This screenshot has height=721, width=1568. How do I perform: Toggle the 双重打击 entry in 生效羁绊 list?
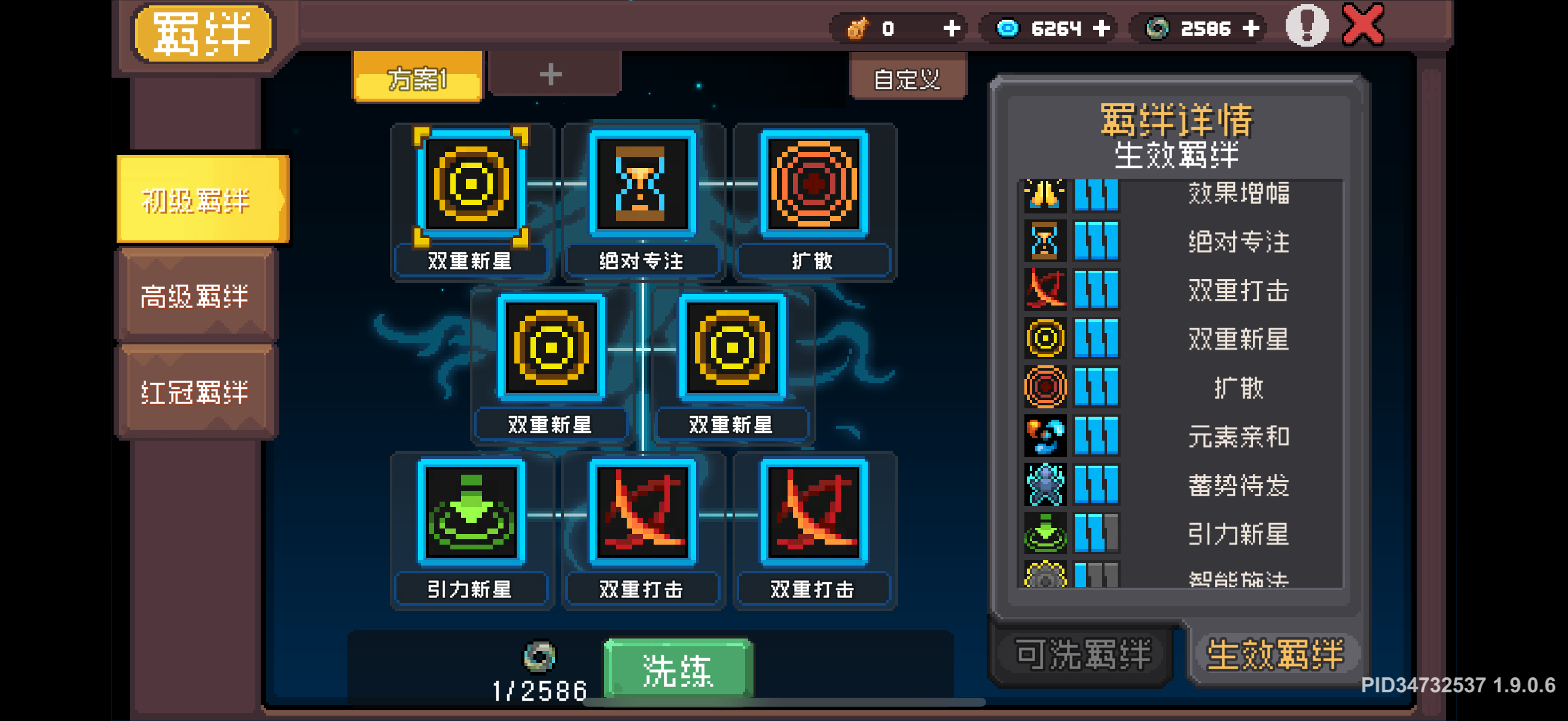click(1238, 290)
